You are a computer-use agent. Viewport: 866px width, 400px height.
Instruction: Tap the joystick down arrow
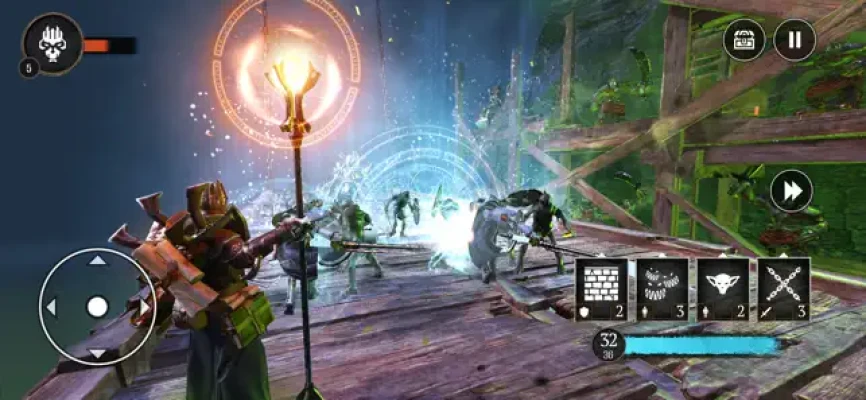pyautogui.click(x=97, y=353)
